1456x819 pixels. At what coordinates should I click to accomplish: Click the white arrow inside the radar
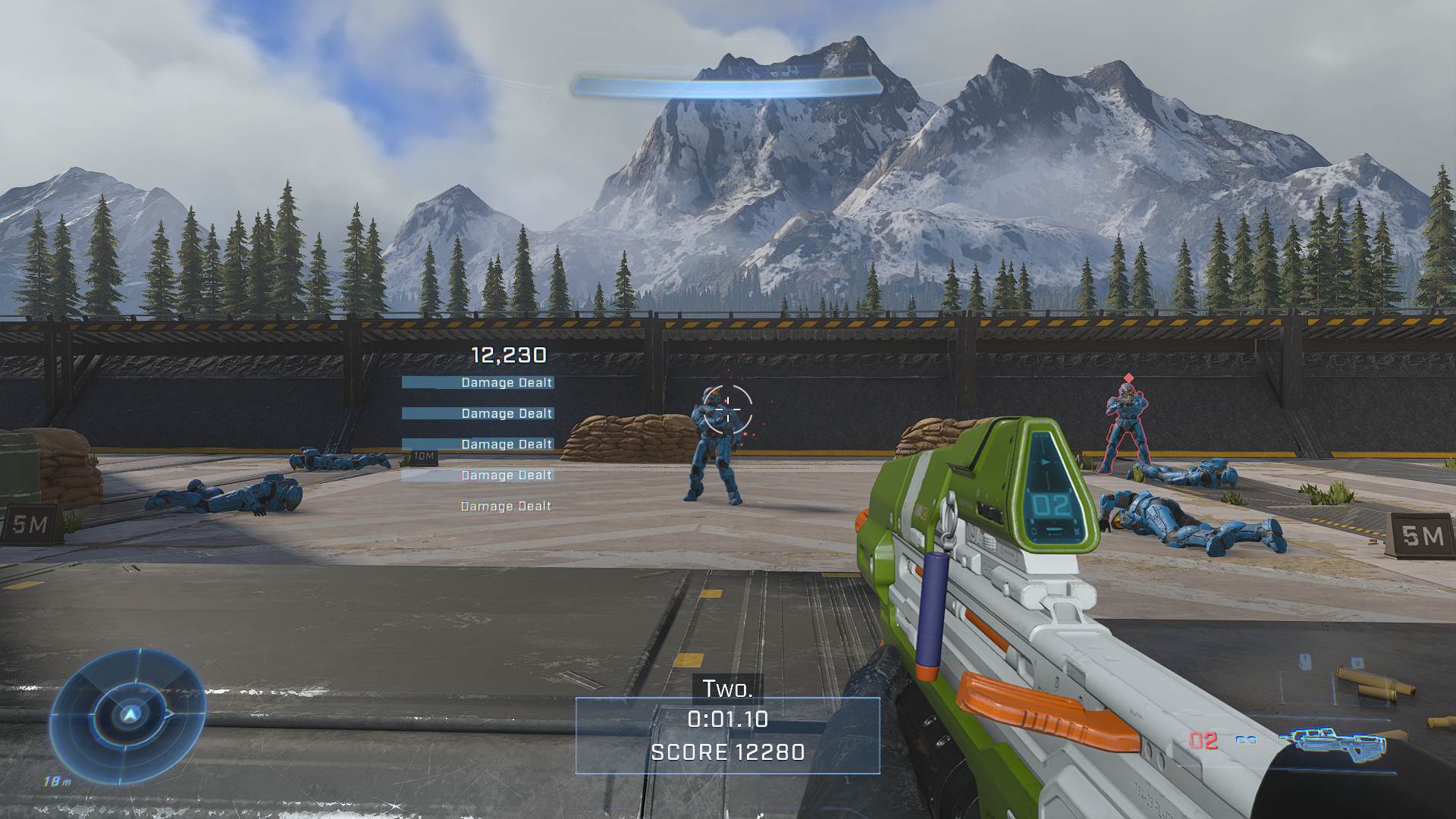tap(129, 715)
